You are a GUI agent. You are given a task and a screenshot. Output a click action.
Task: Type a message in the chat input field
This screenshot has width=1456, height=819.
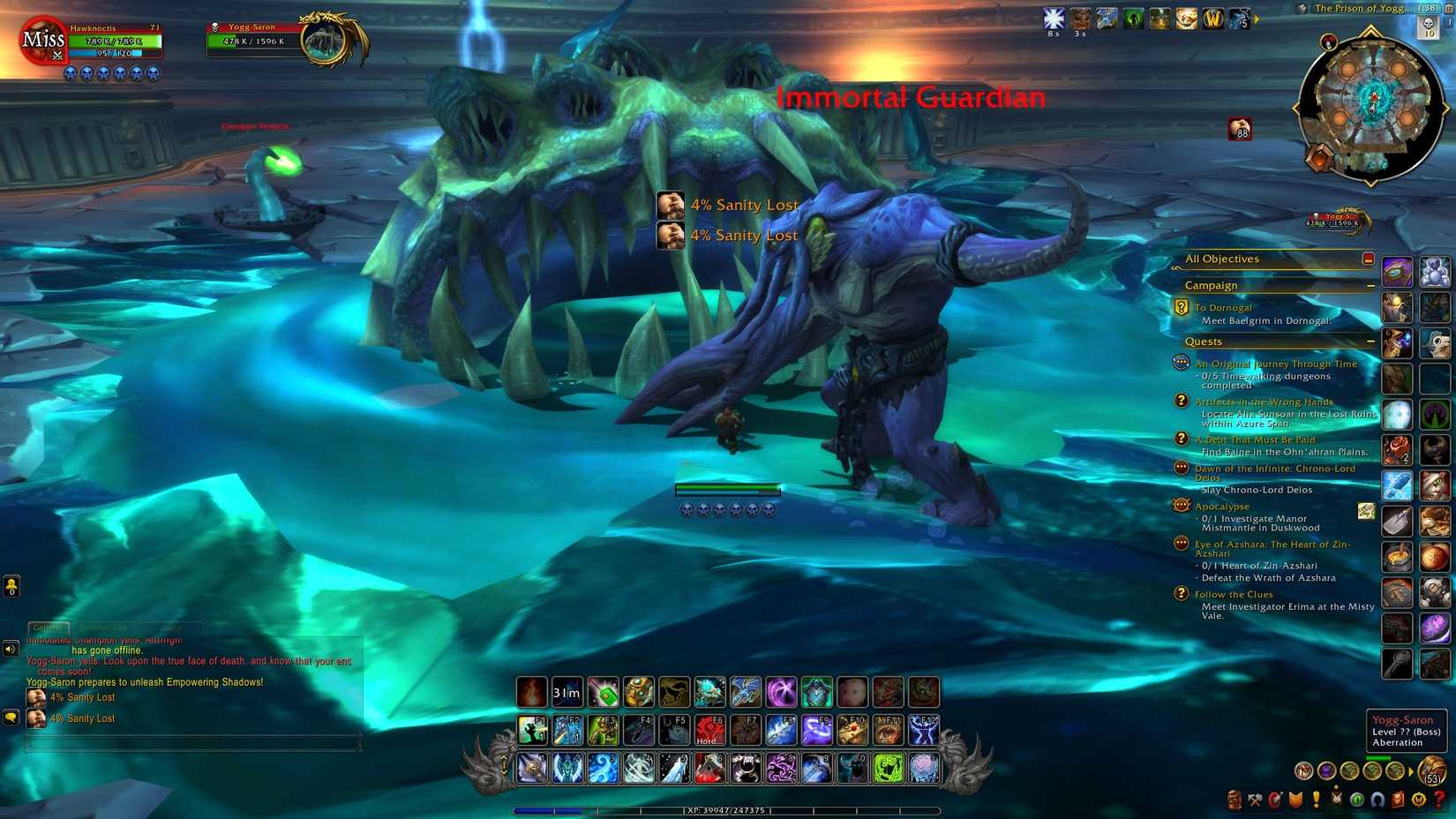(x=194, y=743)
